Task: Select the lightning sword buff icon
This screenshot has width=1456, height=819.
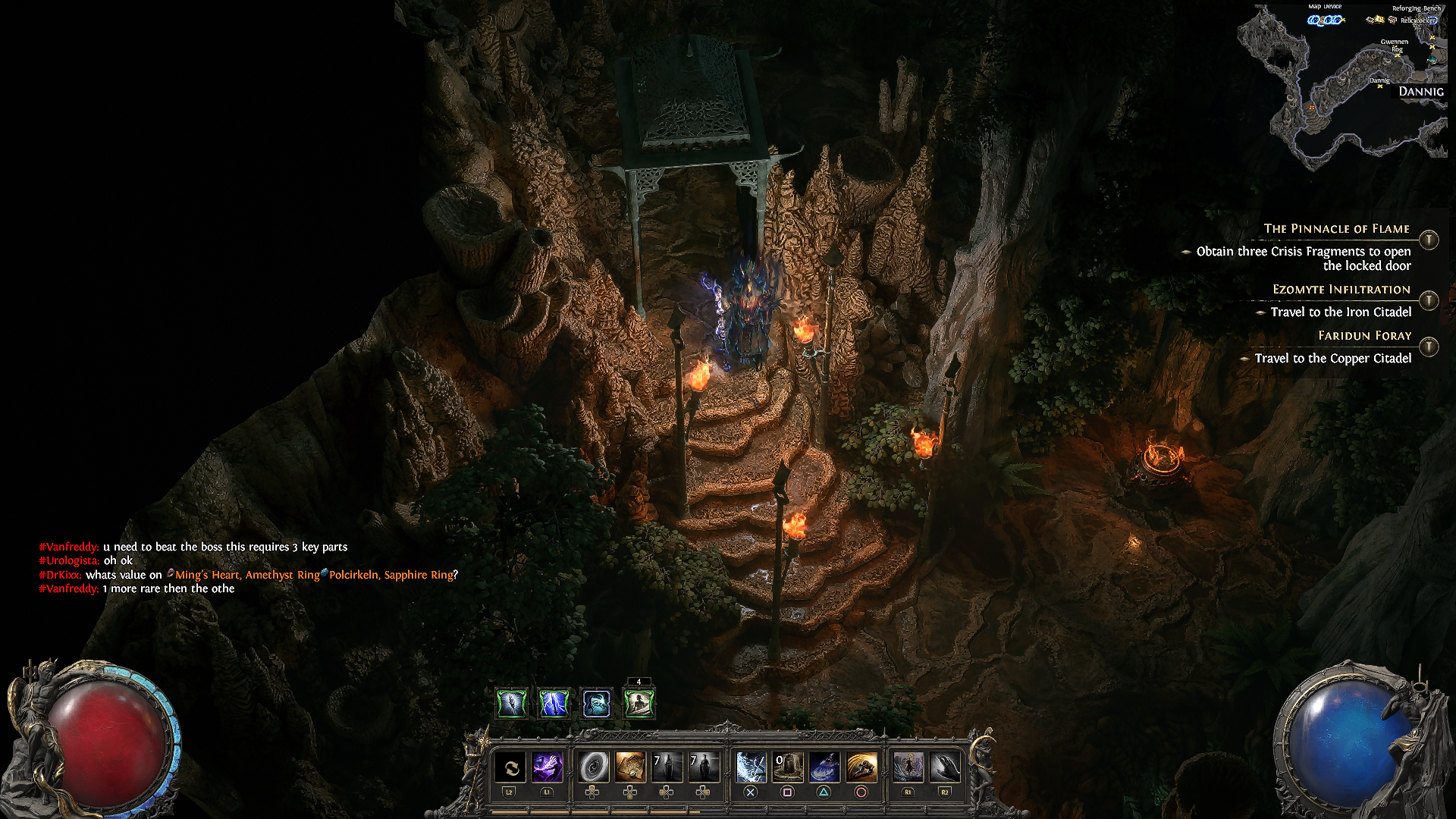Action: 554,704
